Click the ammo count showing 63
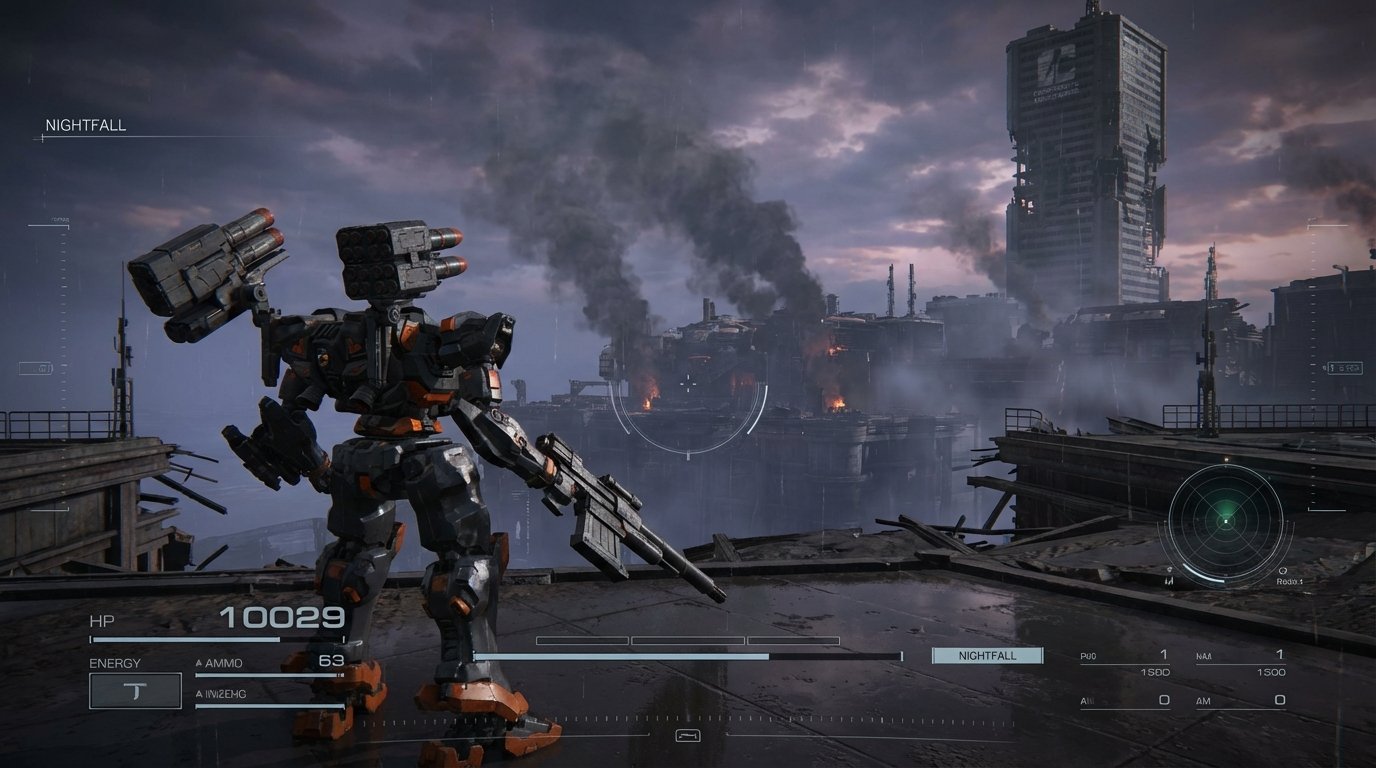This screenshot has height=768, width=1376. coord(333,662)
